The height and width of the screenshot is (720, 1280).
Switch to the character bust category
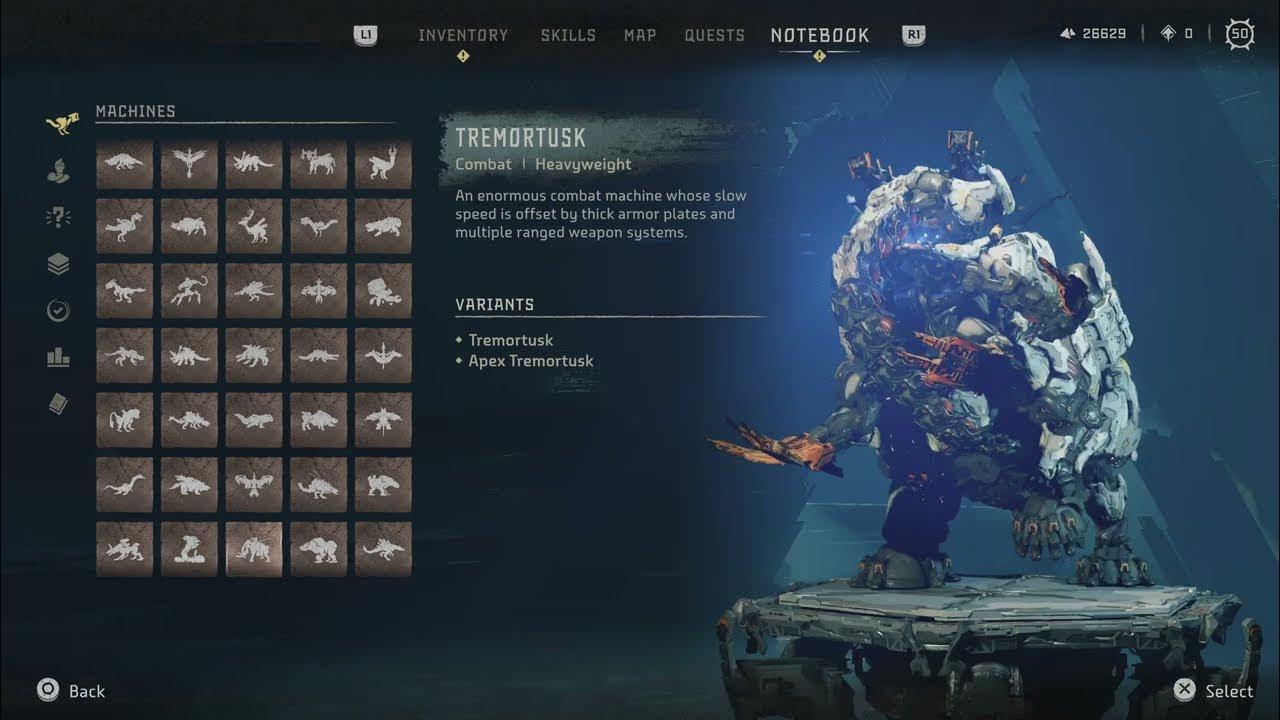coord(59,171)
